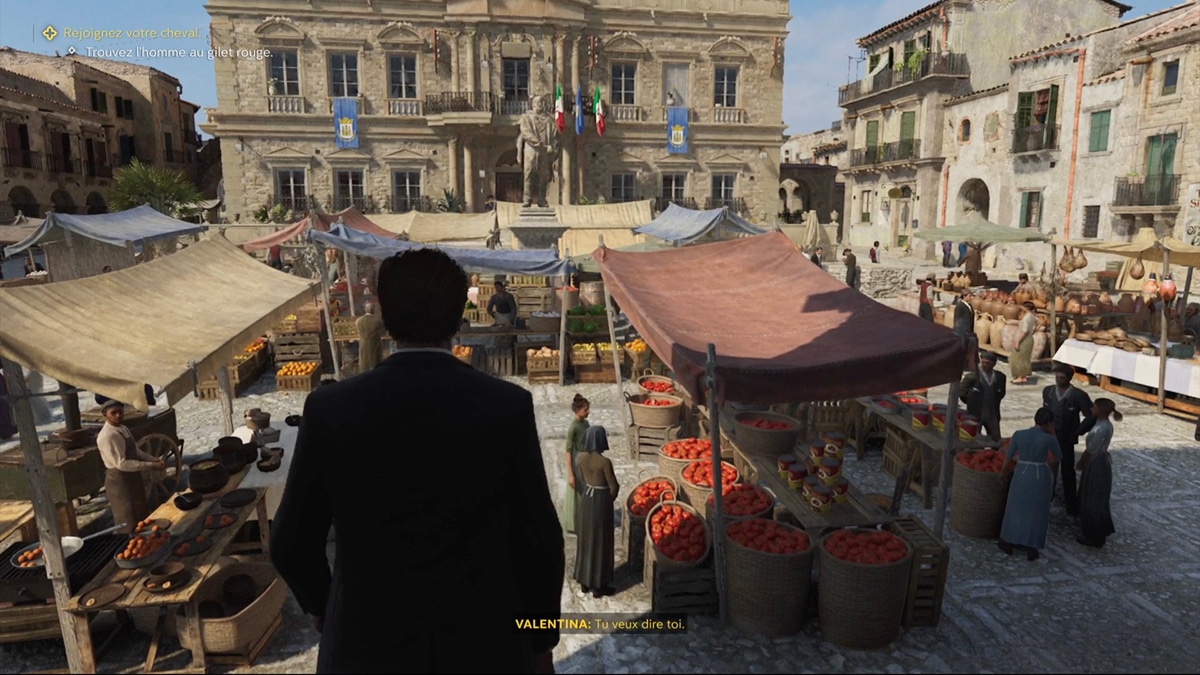
Task: Select the 'Rejoignez votre cheval' objective
Action: (132, 33)
